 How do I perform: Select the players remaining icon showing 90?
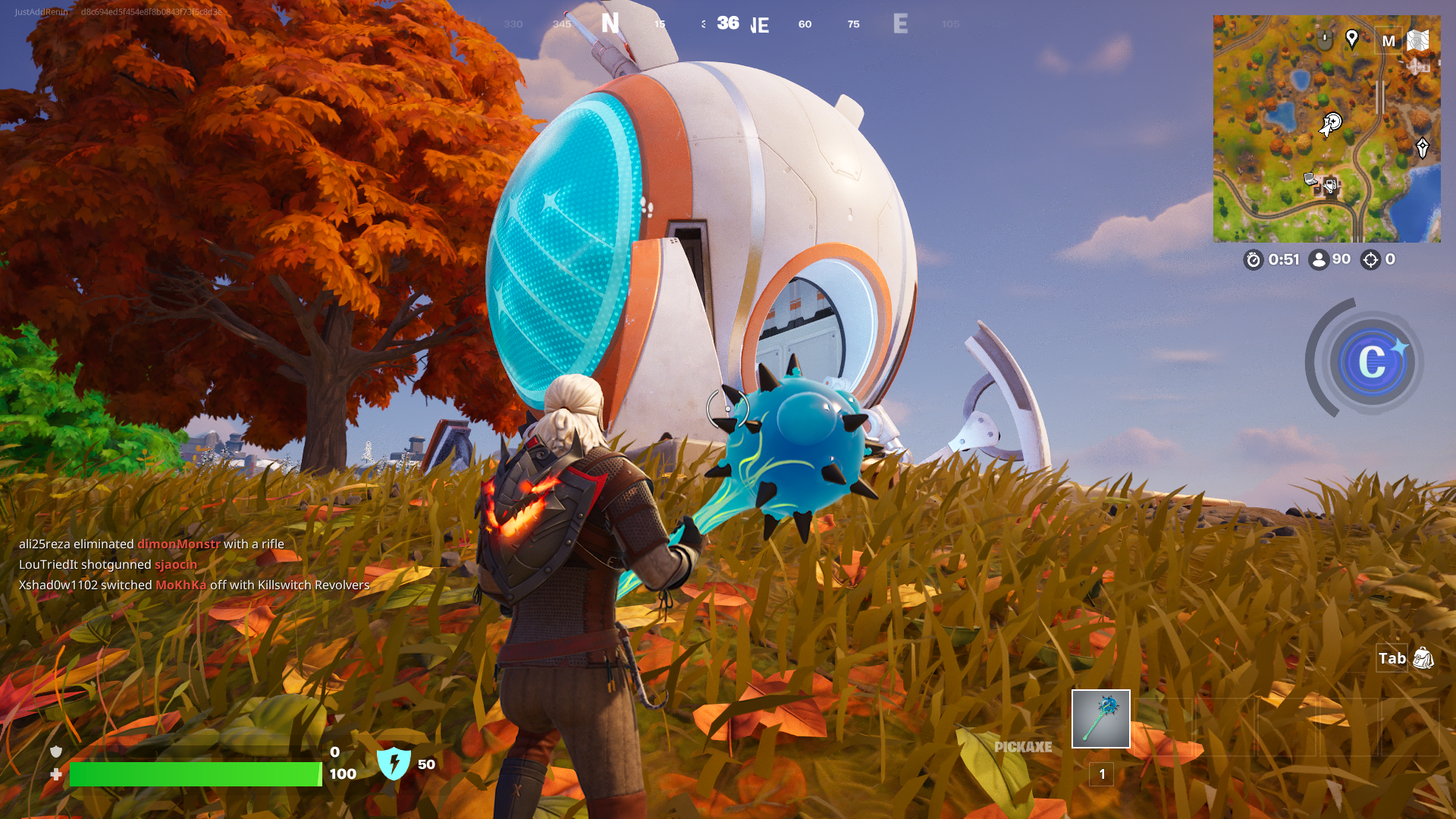[1319, 260]
